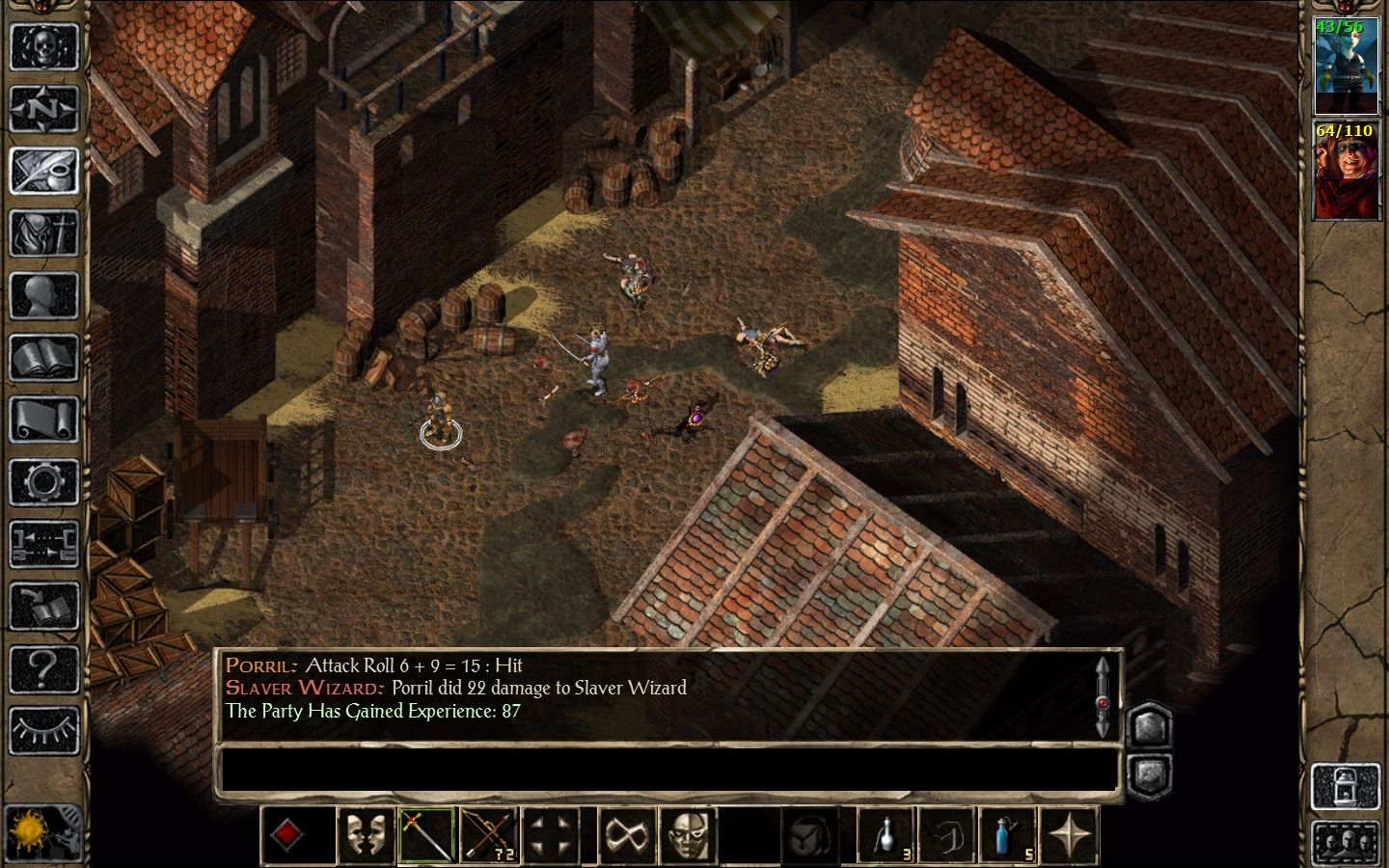Click the sun clock rest button
The image size is (1389, 868).
29,831
